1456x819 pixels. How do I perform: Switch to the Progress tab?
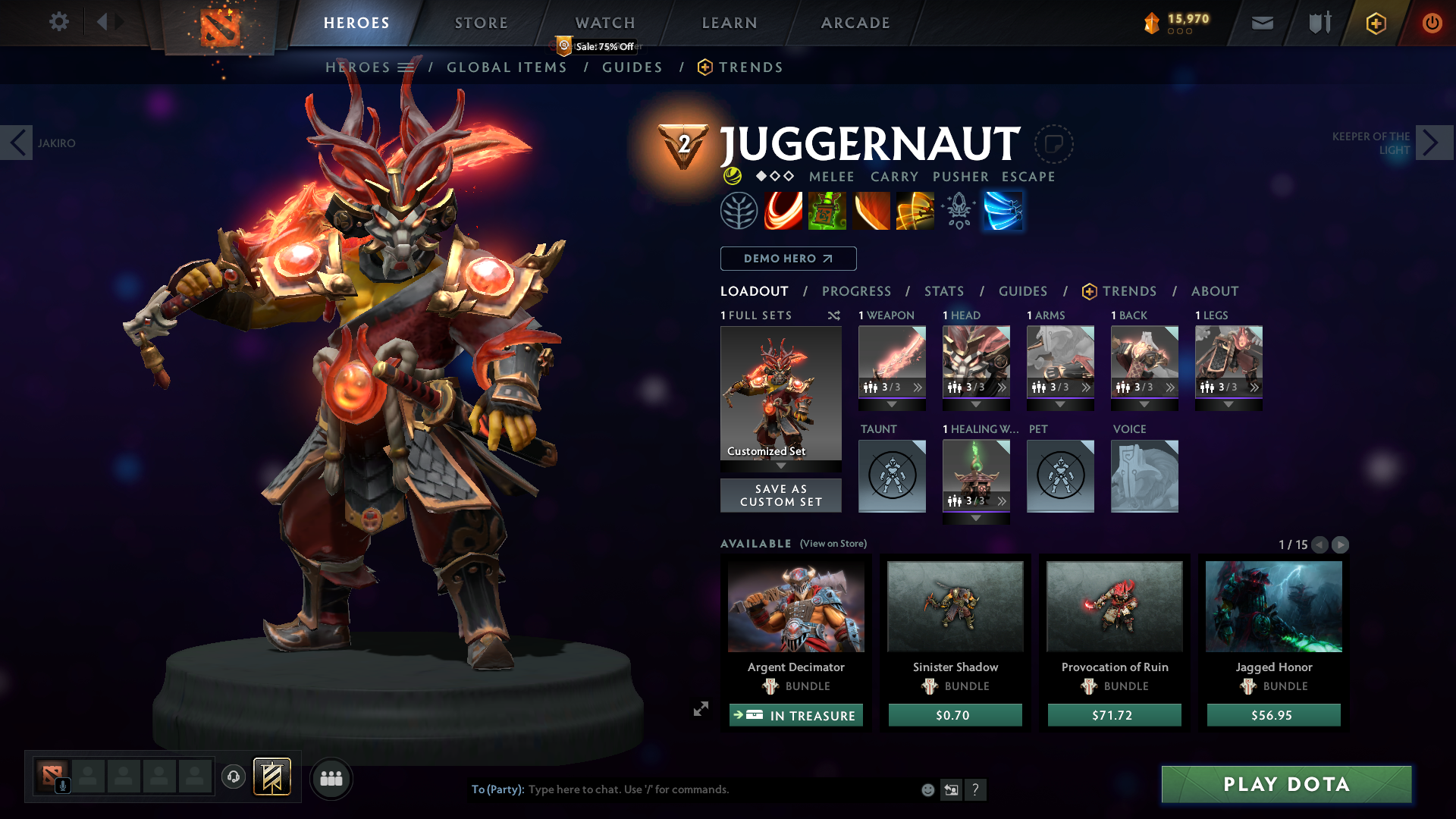click(x=857, y=291)
